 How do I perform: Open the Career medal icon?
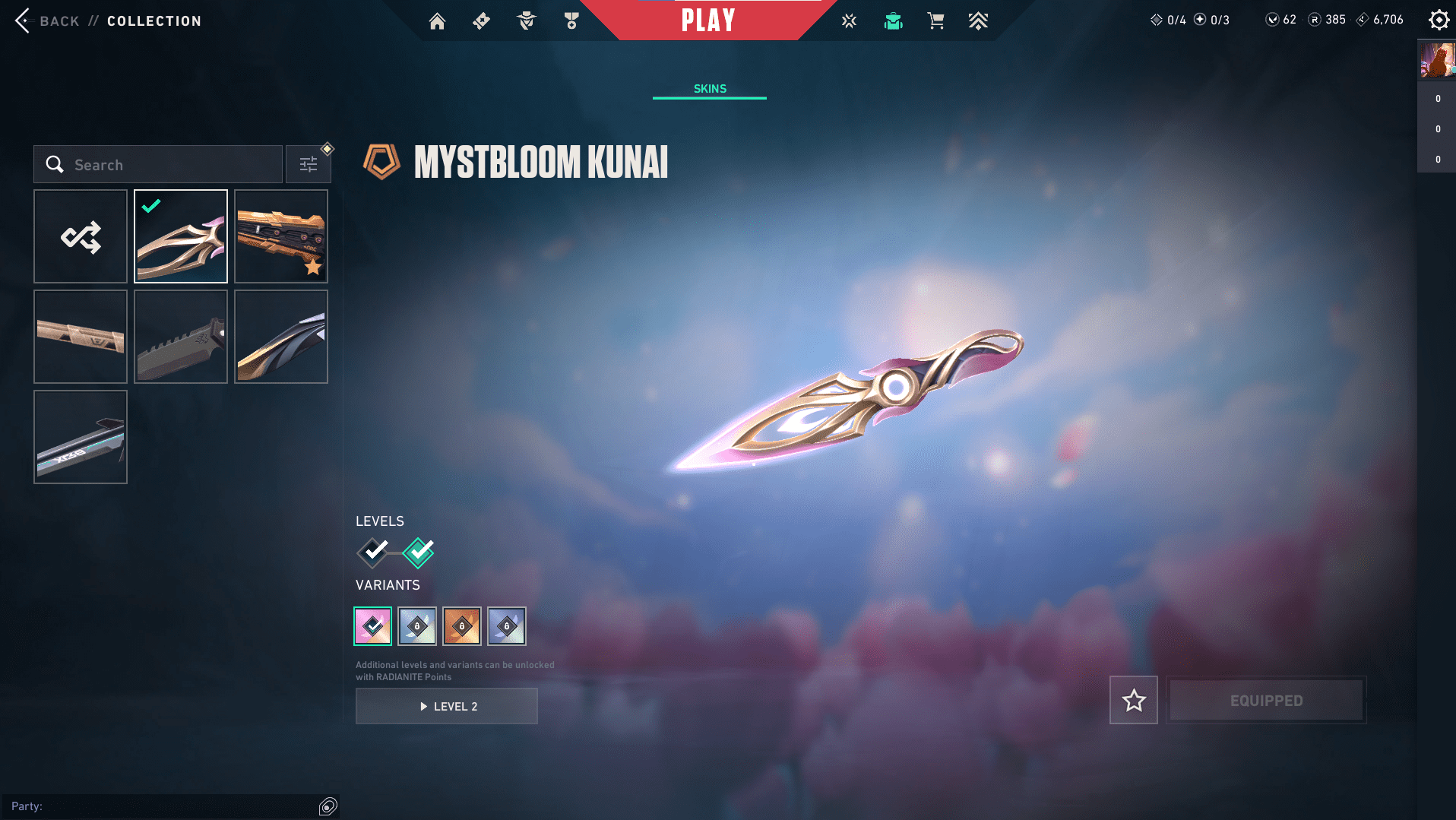571,21
